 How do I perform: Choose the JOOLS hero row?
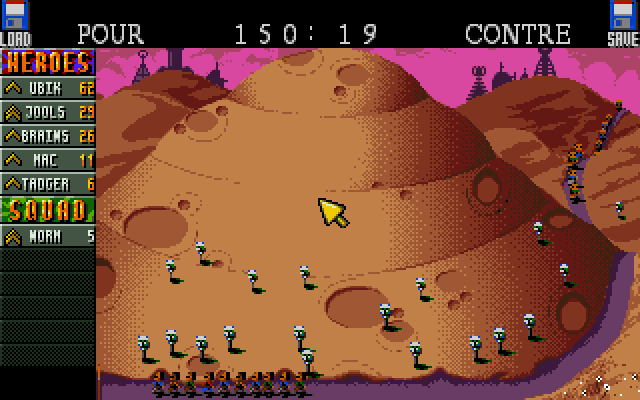48,112
